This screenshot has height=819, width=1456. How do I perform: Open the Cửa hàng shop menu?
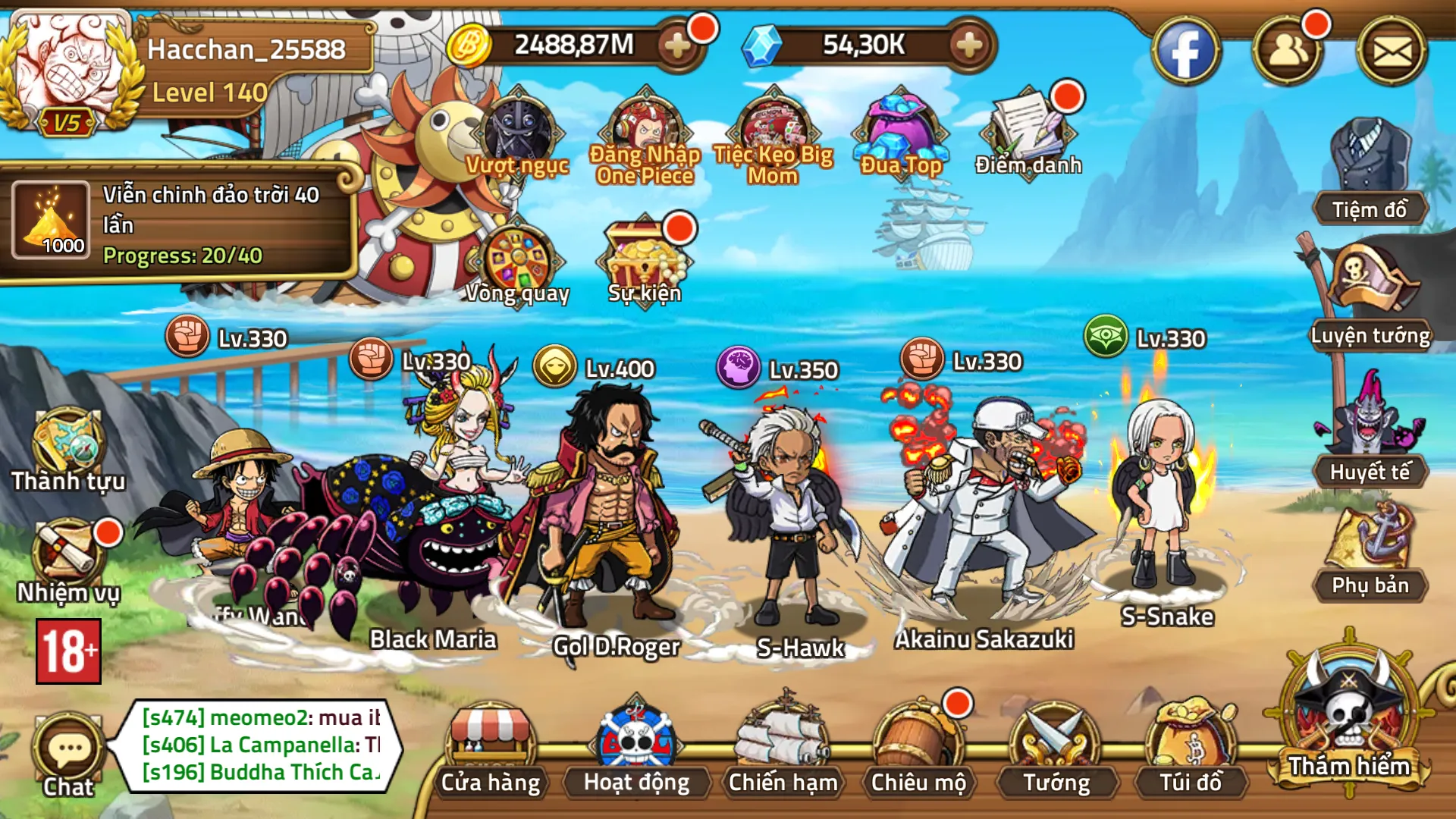[491, 747]
